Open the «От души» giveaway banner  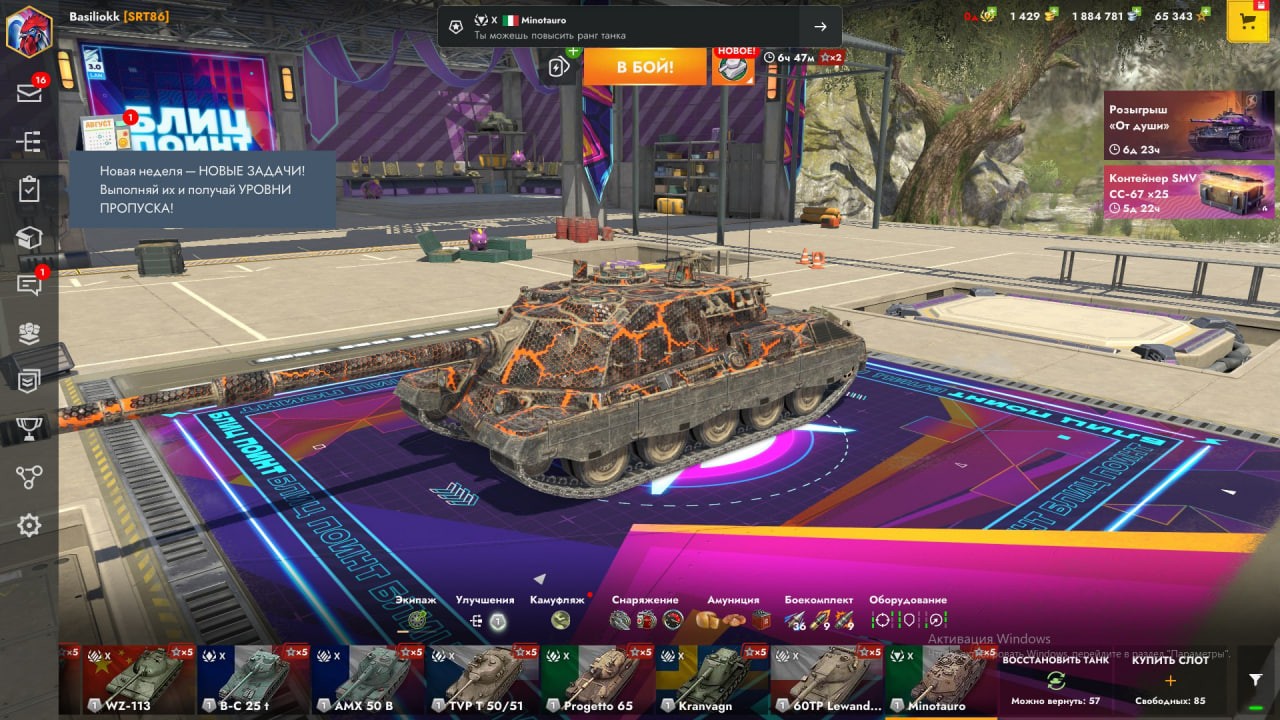tap(1189, 125)
